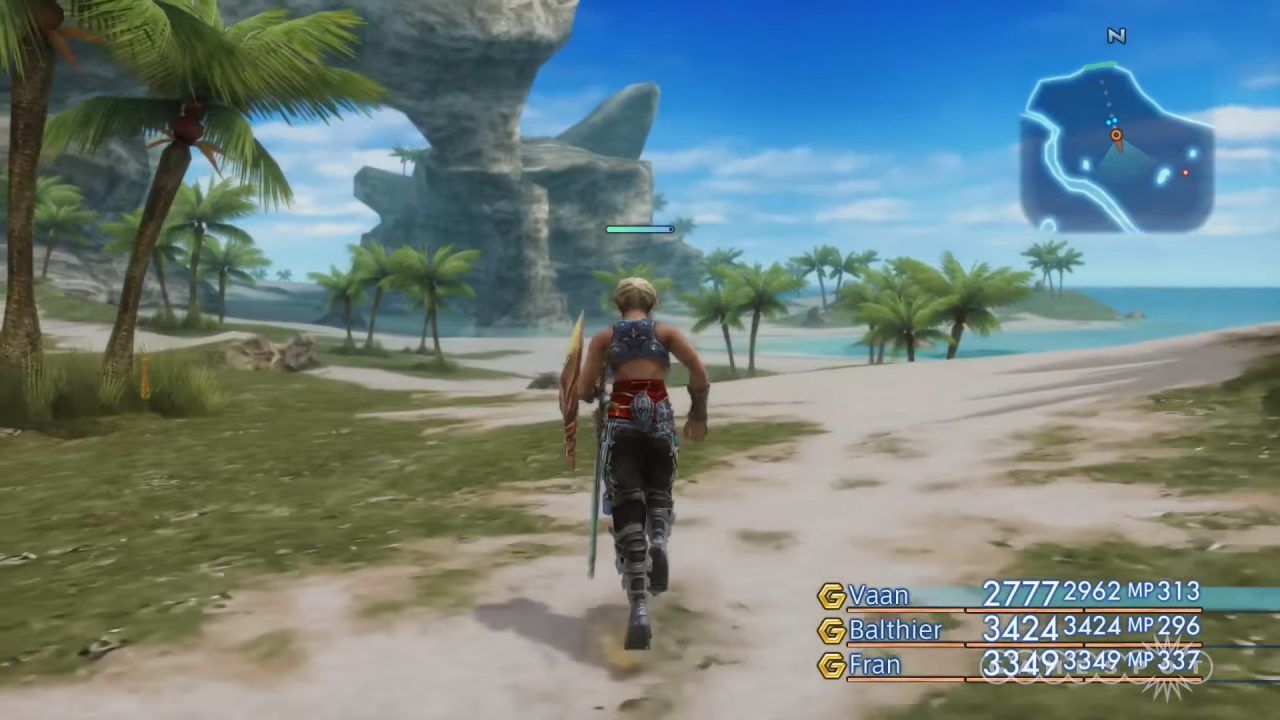Click the red enemy dot on the minimap
Image resolution: width=1280 pixels, height=720 pixels.
1186,171
